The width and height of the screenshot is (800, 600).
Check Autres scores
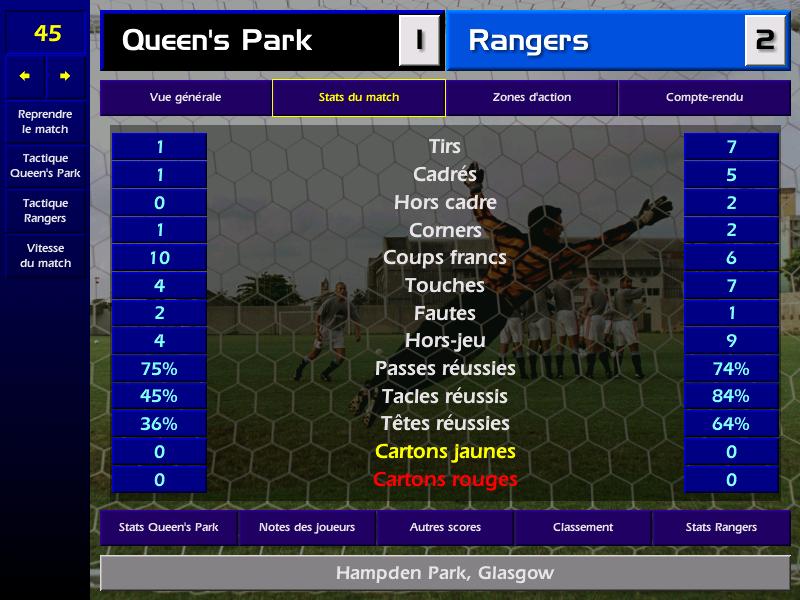click(x=445, y=527)
